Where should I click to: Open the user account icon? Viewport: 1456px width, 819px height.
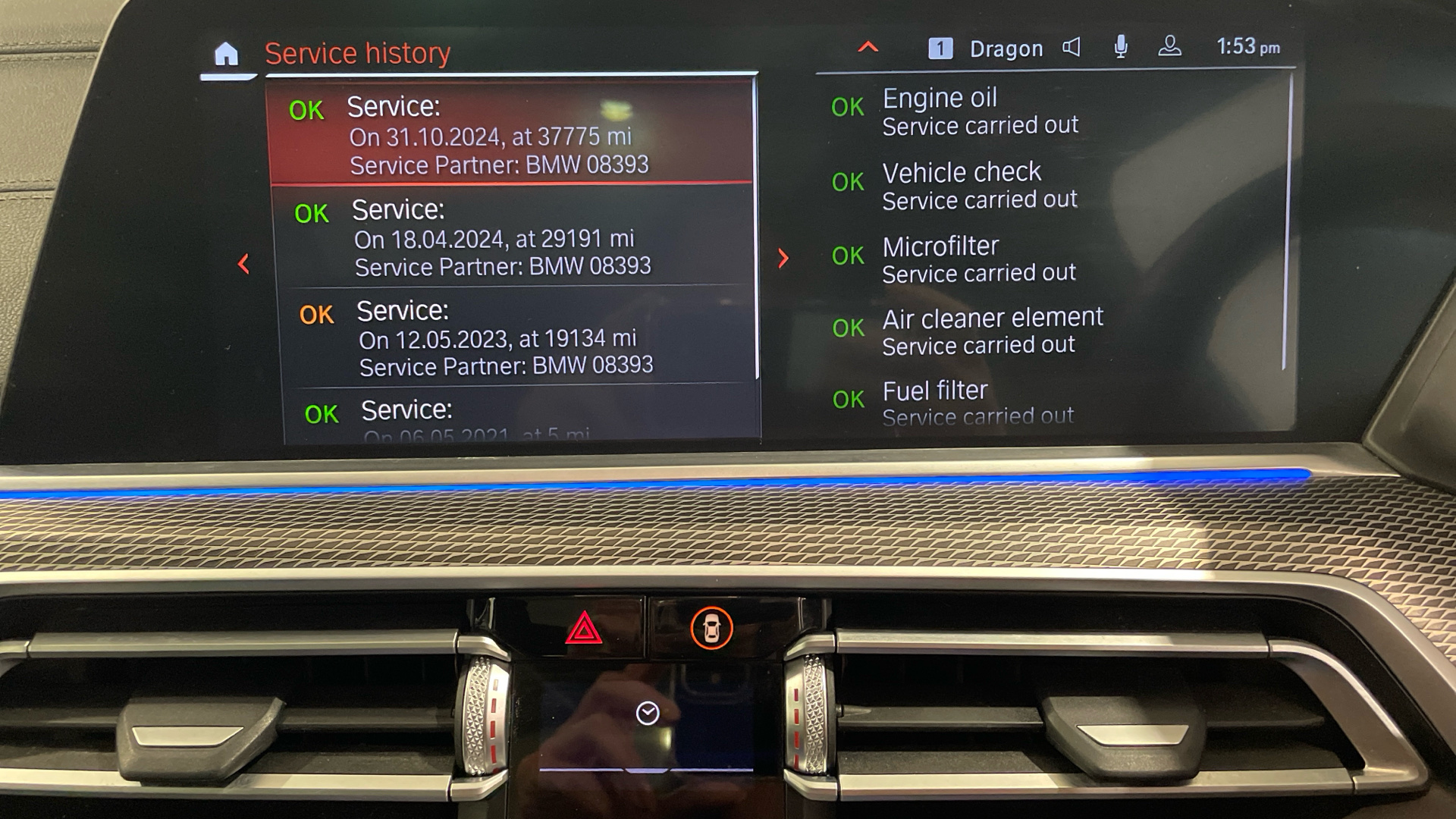coord(1169,47)
